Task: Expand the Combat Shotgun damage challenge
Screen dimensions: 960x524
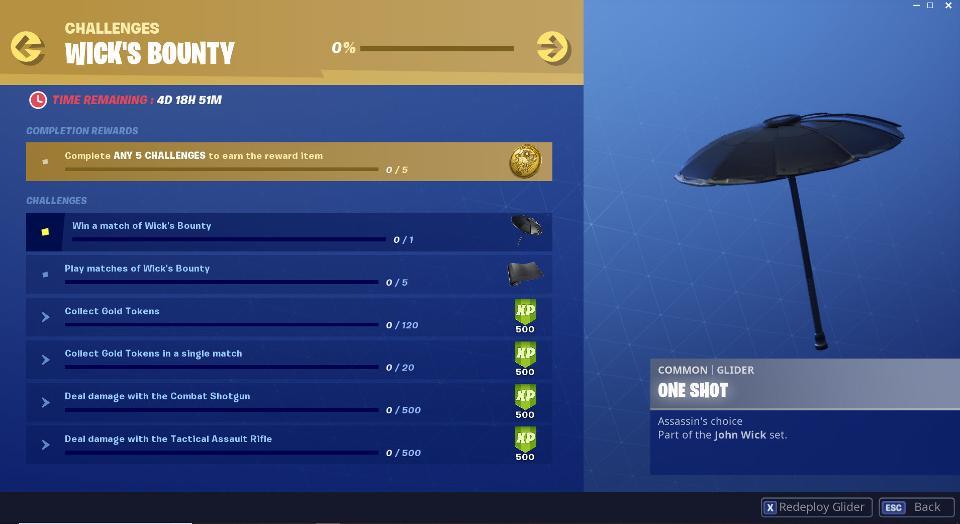Action: click(46, 403)
